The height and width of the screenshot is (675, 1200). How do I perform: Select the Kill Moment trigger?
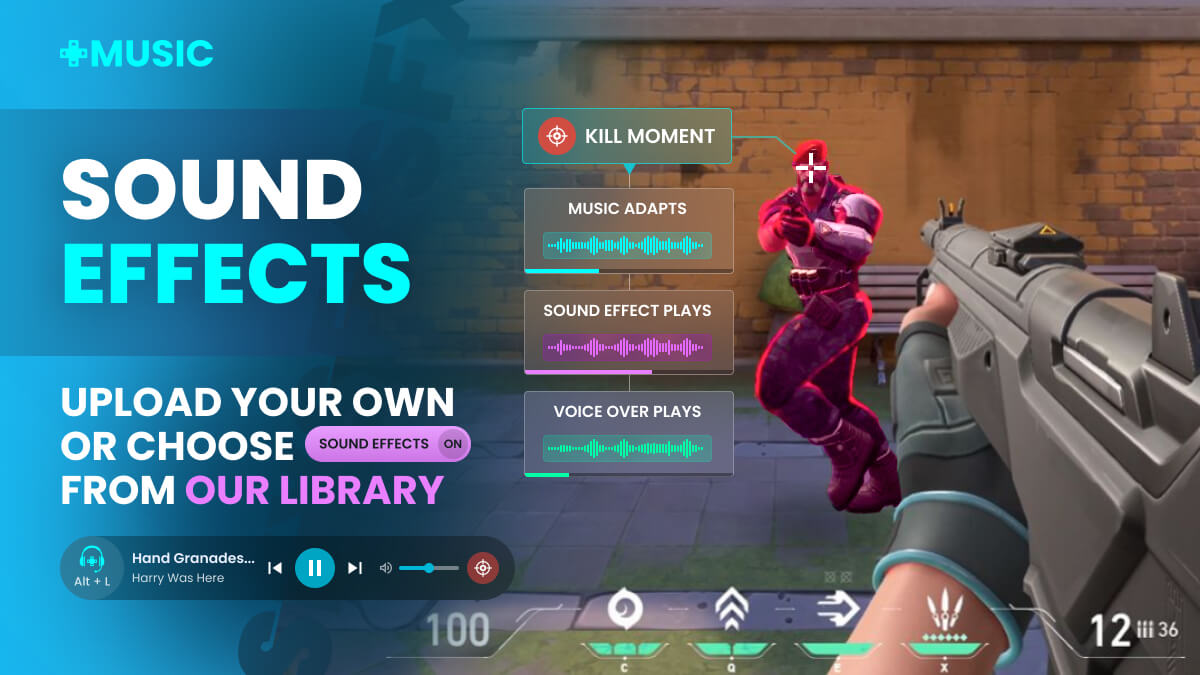click(x=627, y=136)
